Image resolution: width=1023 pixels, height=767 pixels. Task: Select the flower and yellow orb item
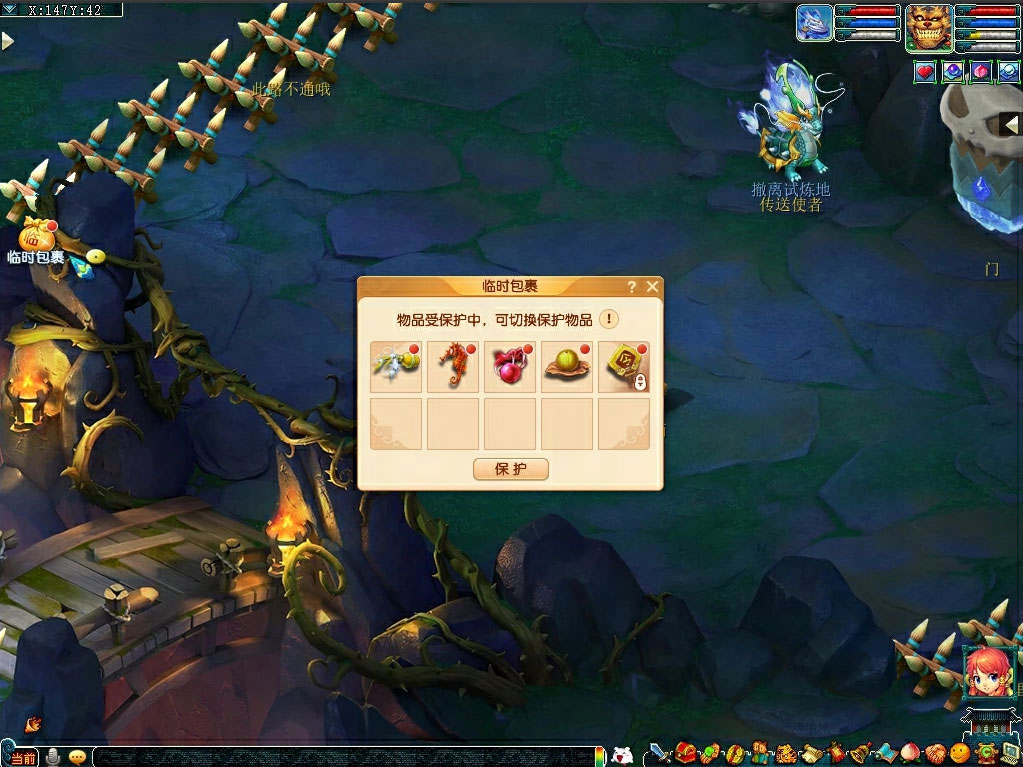tap(396, 367)
